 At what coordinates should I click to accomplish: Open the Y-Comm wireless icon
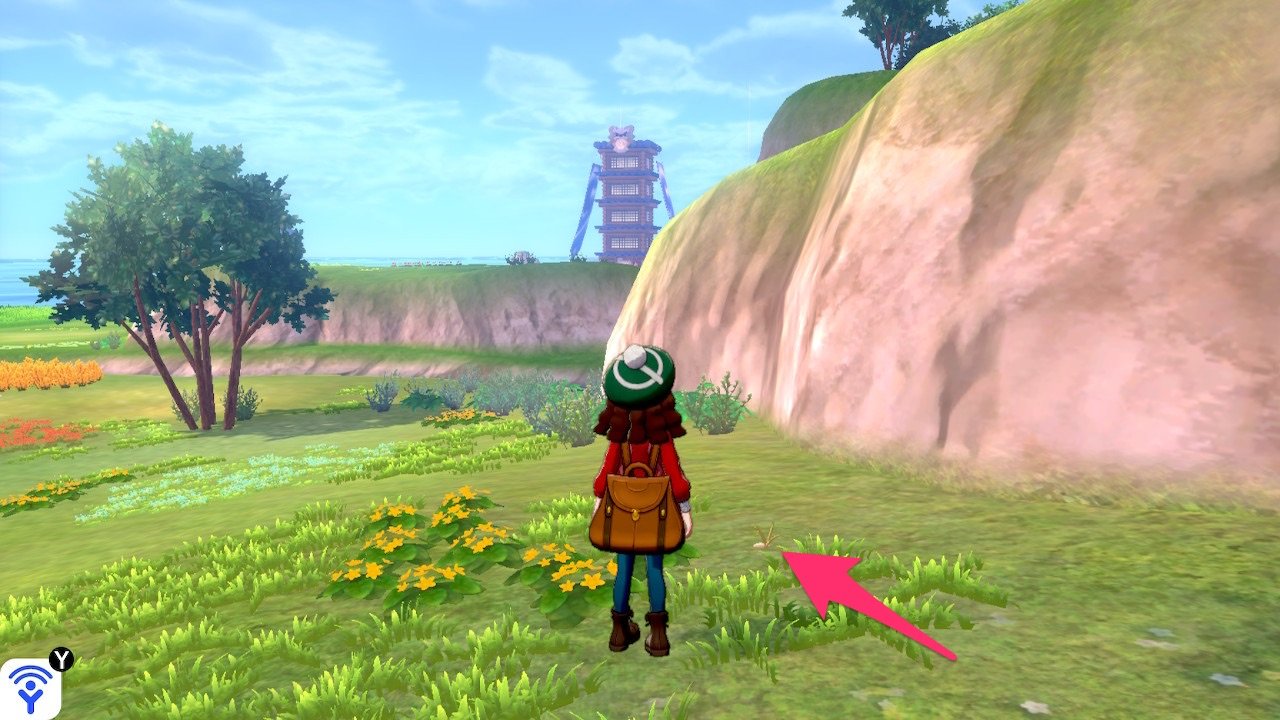coord(30,688)
